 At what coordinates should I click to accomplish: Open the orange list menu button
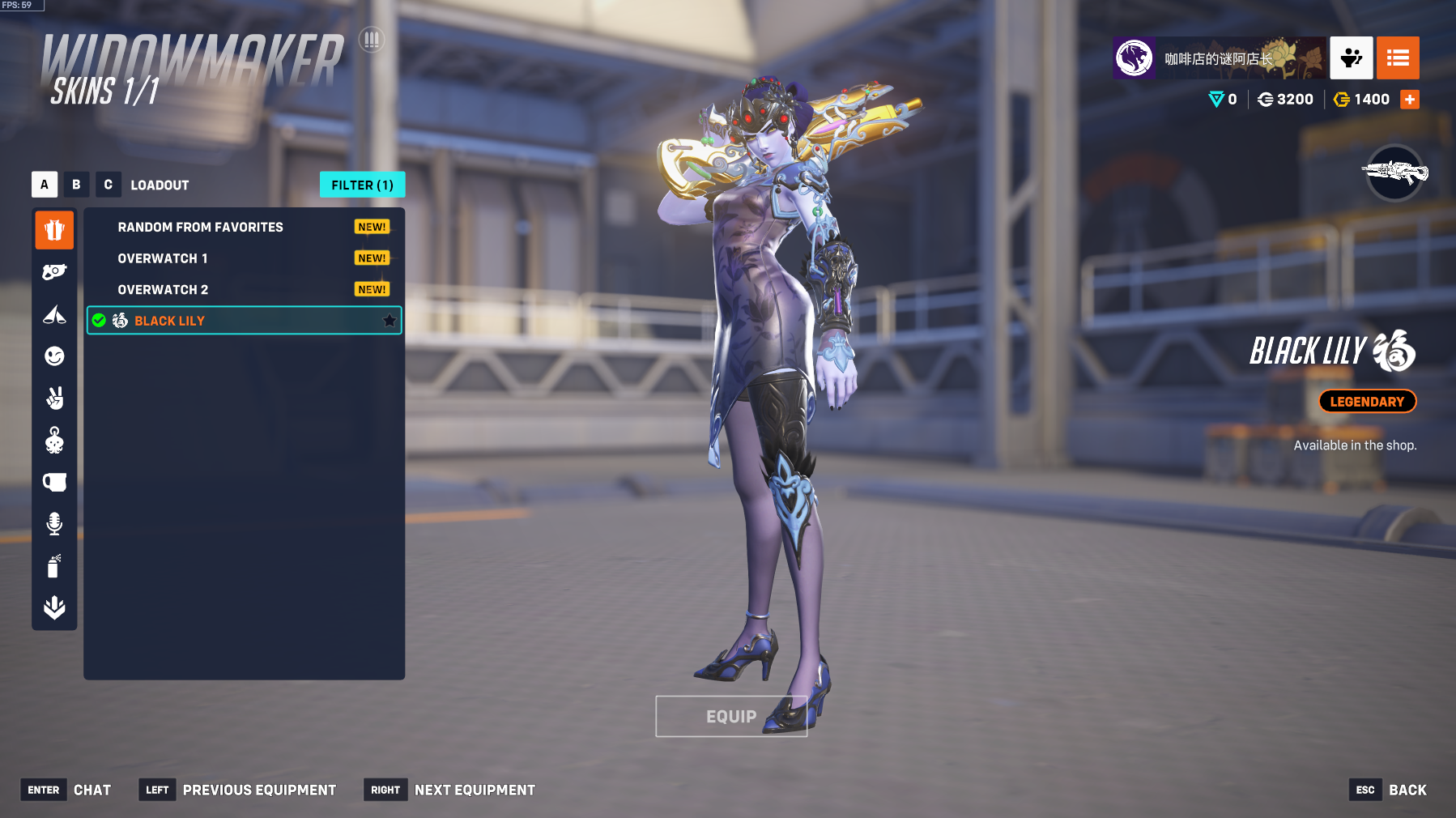coord(1398,58)
